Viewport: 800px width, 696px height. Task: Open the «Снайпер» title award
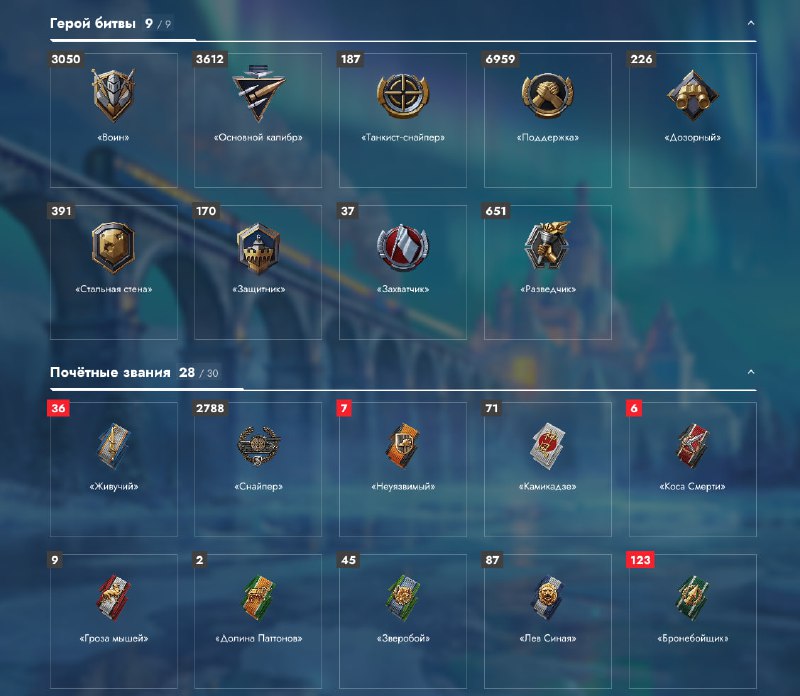(x=258, y=469)
